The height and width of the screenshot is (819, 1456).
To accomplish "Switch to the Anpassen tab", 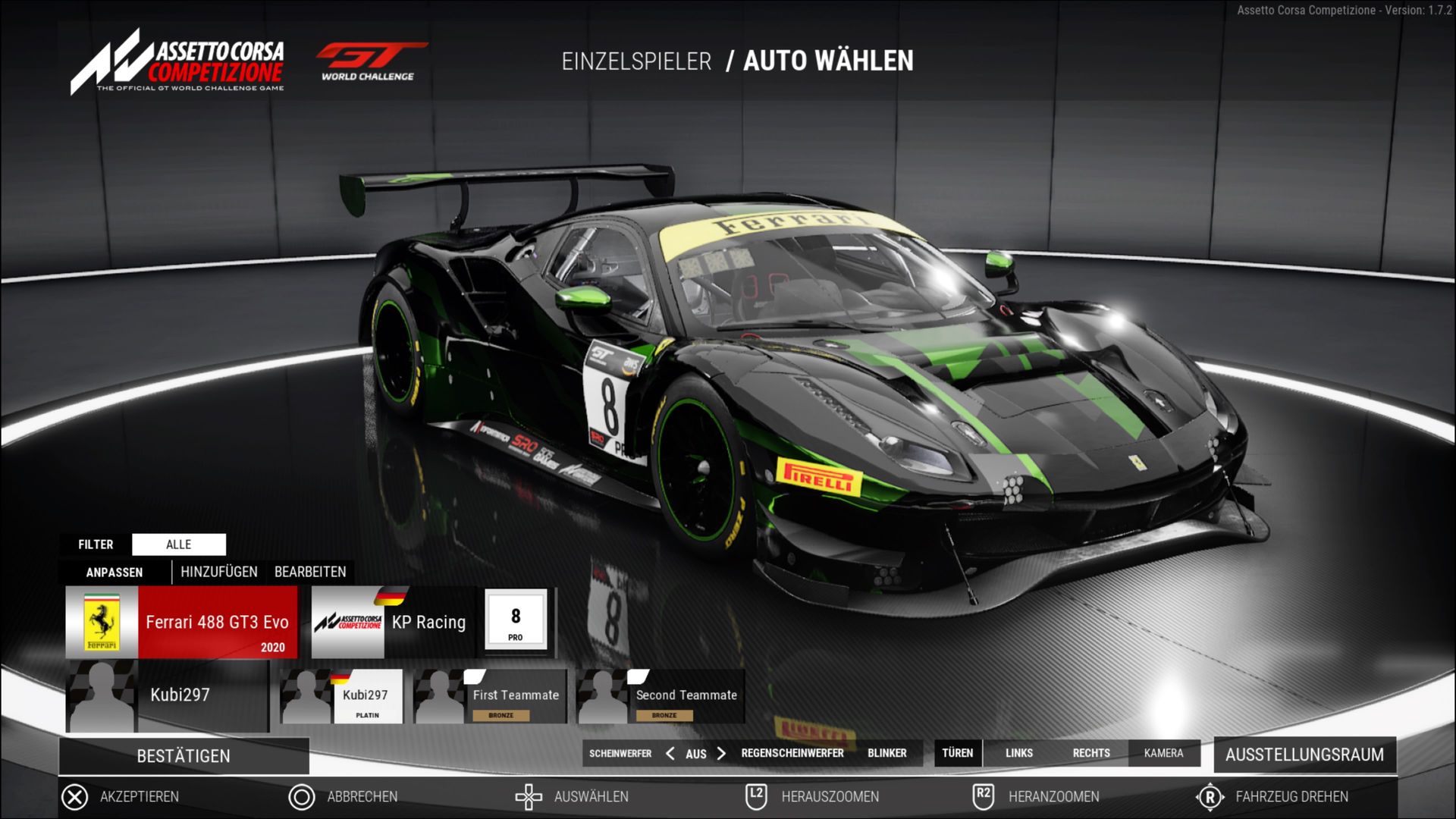I will pos(115,573).
